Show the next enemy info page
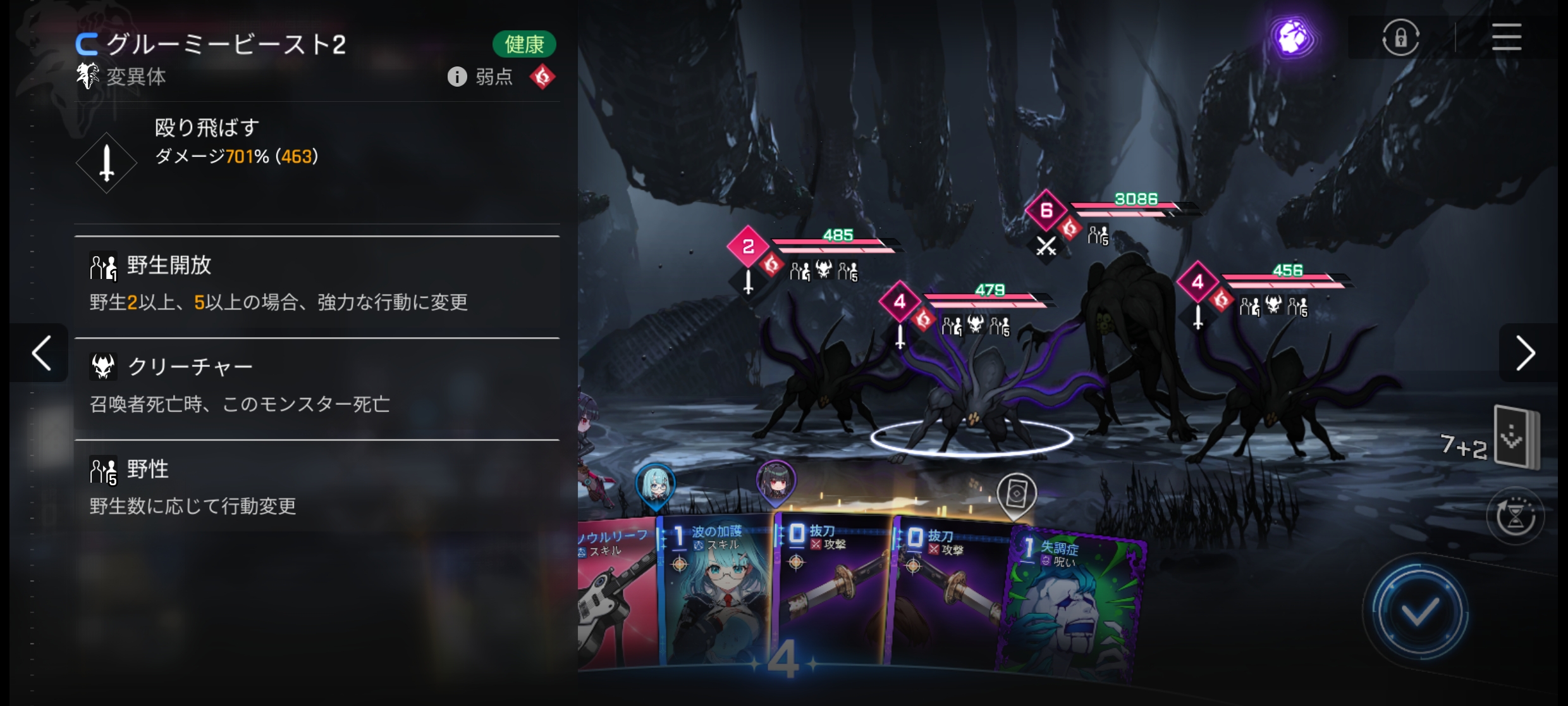This screenshot has height=706, width=1568. click(1526, 353)
